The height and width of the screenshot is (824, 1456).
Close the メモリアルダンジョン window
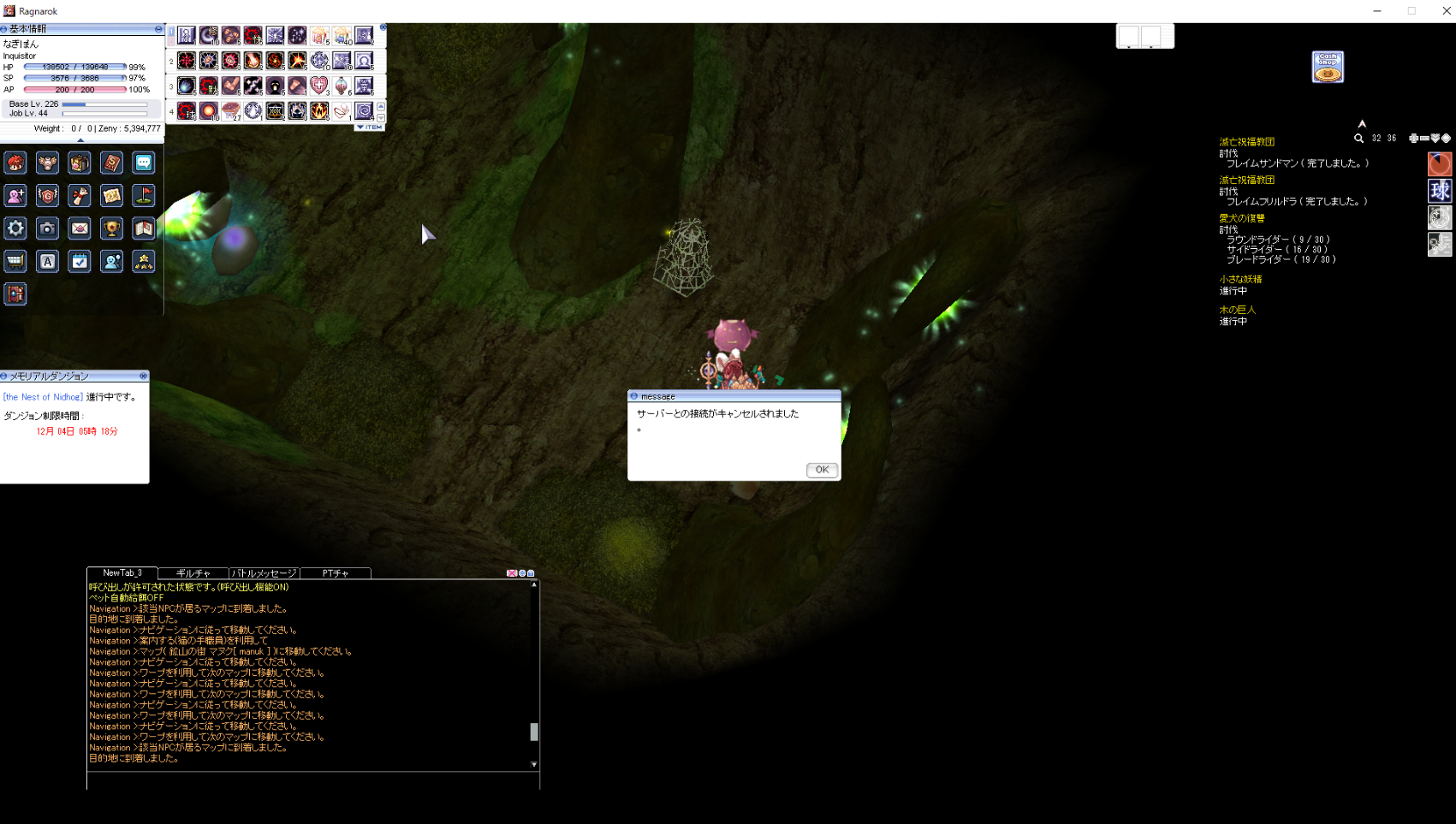(143, 376)
